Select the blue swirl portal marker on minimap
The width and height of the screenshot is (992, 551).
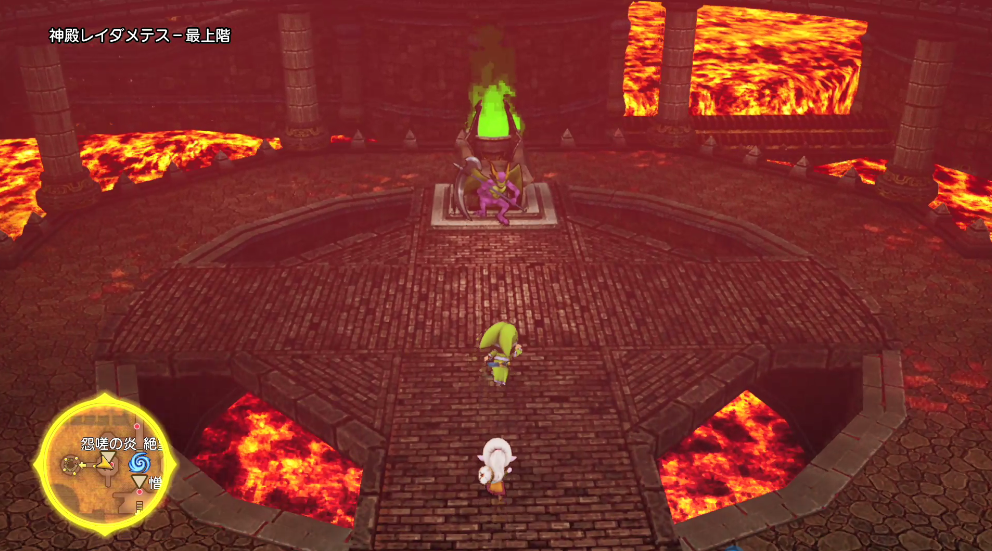(137, 462)
